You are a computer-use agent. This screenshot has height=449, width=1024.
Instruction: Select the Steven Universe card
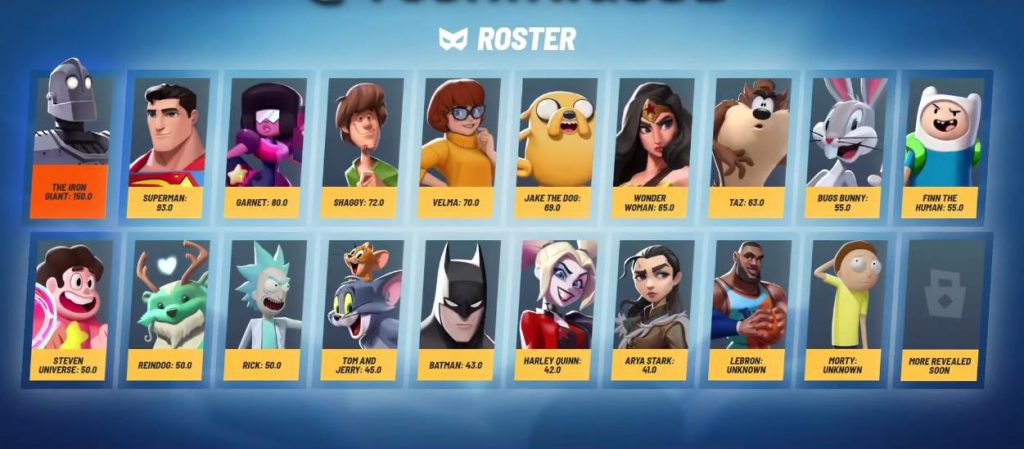pos(70,310)
